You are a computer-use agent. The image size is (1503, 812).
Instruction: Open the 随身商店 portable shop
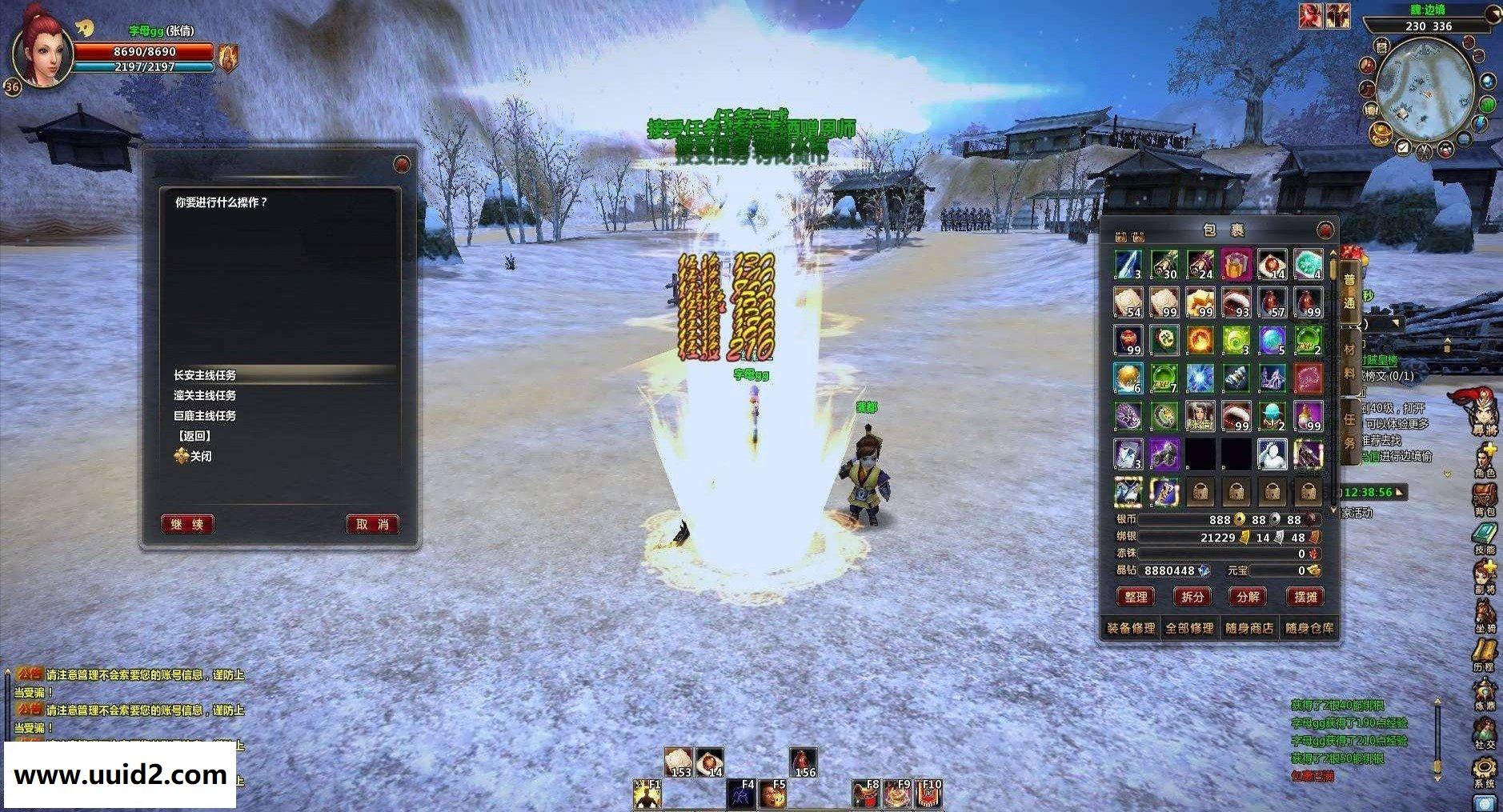tap(1249, 628)
